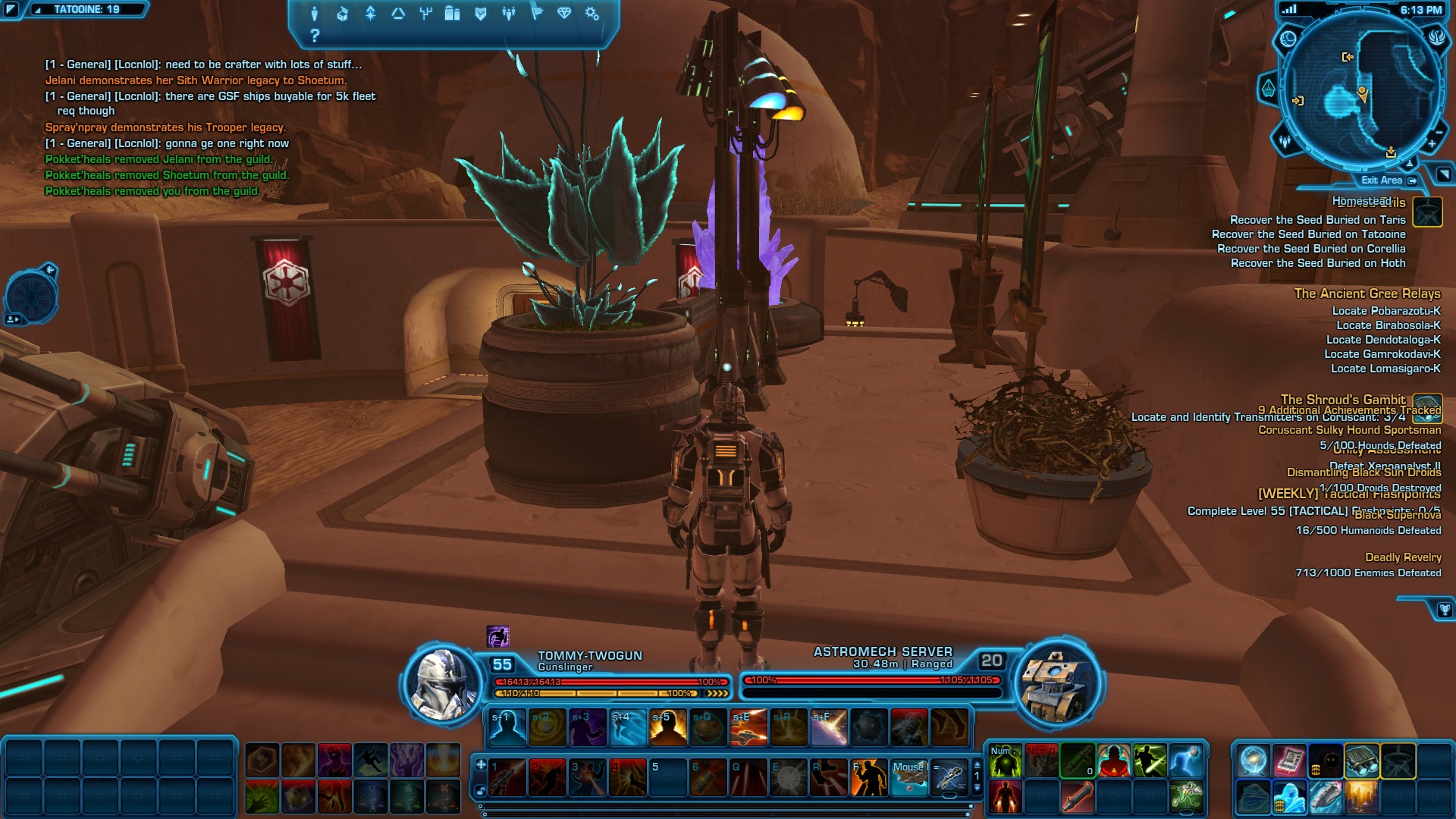The width and height of the screenshot is (1456, 819).
Task: Select the Deadly Revelry achievement tracker
Action: (1403, 557)
